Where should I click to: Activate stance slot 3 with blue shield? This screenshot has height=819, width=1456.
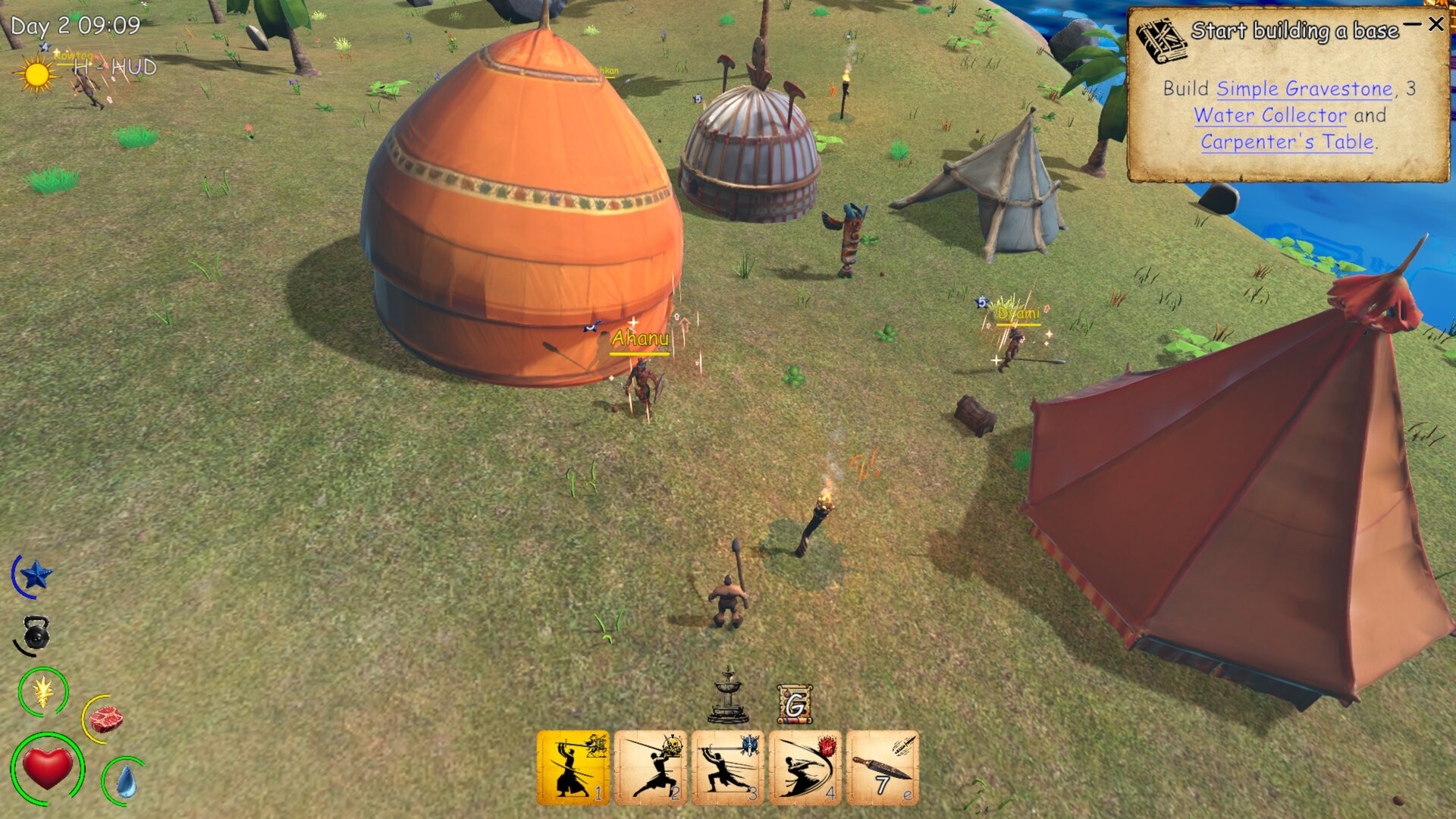728,767
